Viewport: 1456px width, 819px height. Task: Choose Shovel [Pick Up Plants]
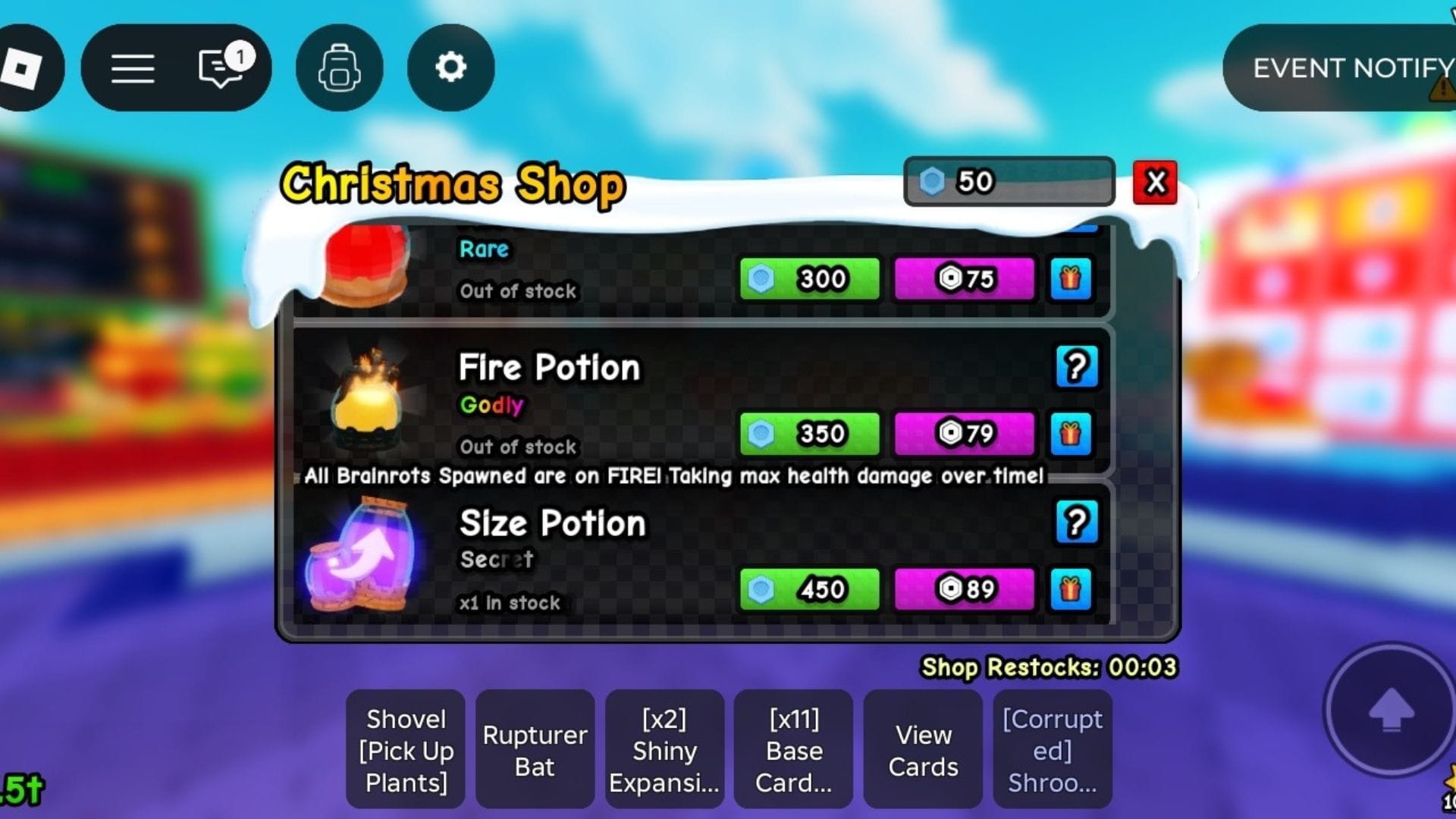[x=405, y=749]
